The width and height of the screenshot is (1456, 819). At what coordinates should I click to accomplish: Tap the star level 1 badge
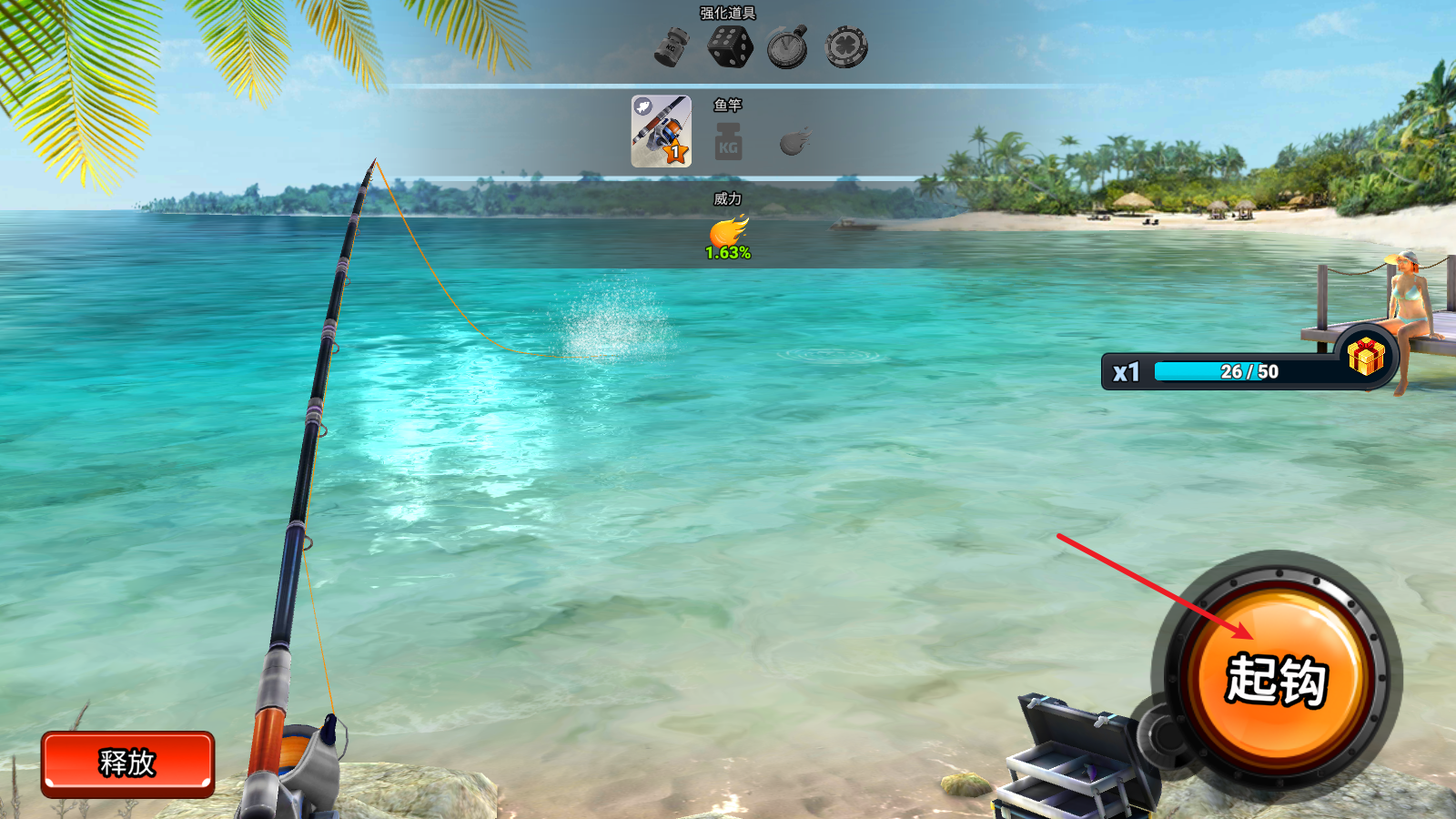click(677, 151)
